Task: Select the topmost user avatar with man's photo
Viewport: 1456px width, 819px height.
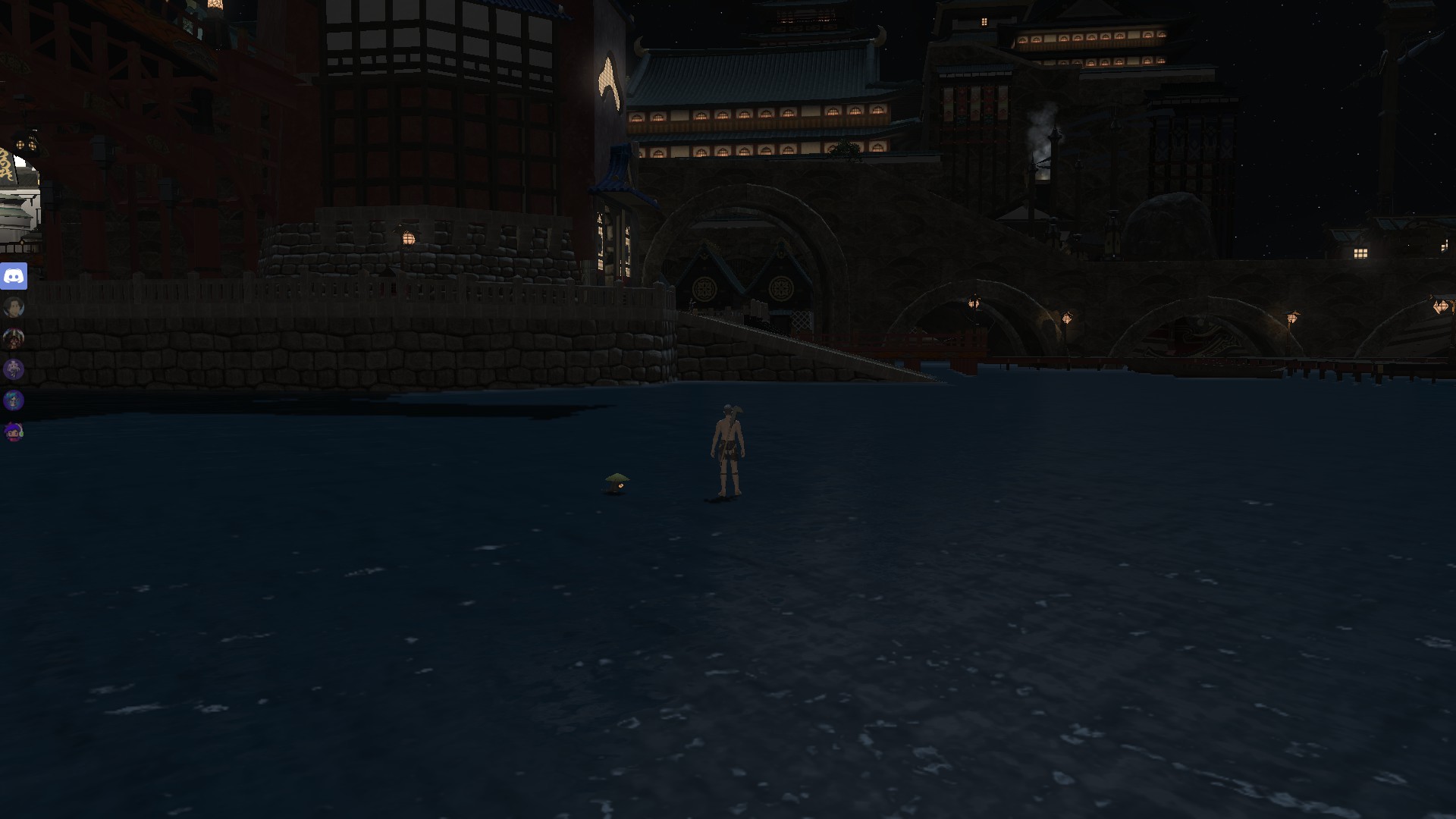Action: [13, 307]
